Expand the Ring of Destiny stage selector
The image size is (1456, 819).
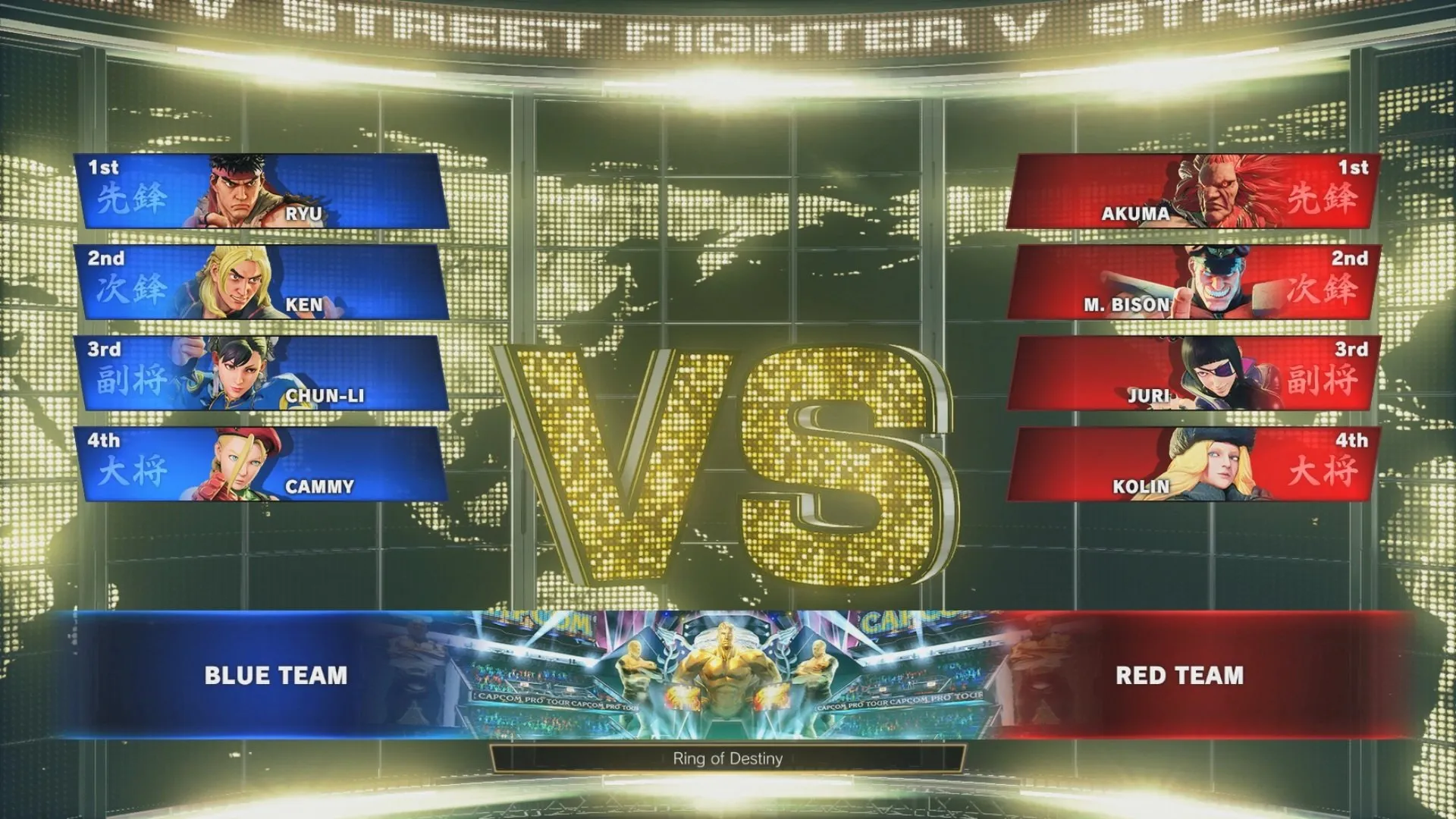(x=728, y=758)
